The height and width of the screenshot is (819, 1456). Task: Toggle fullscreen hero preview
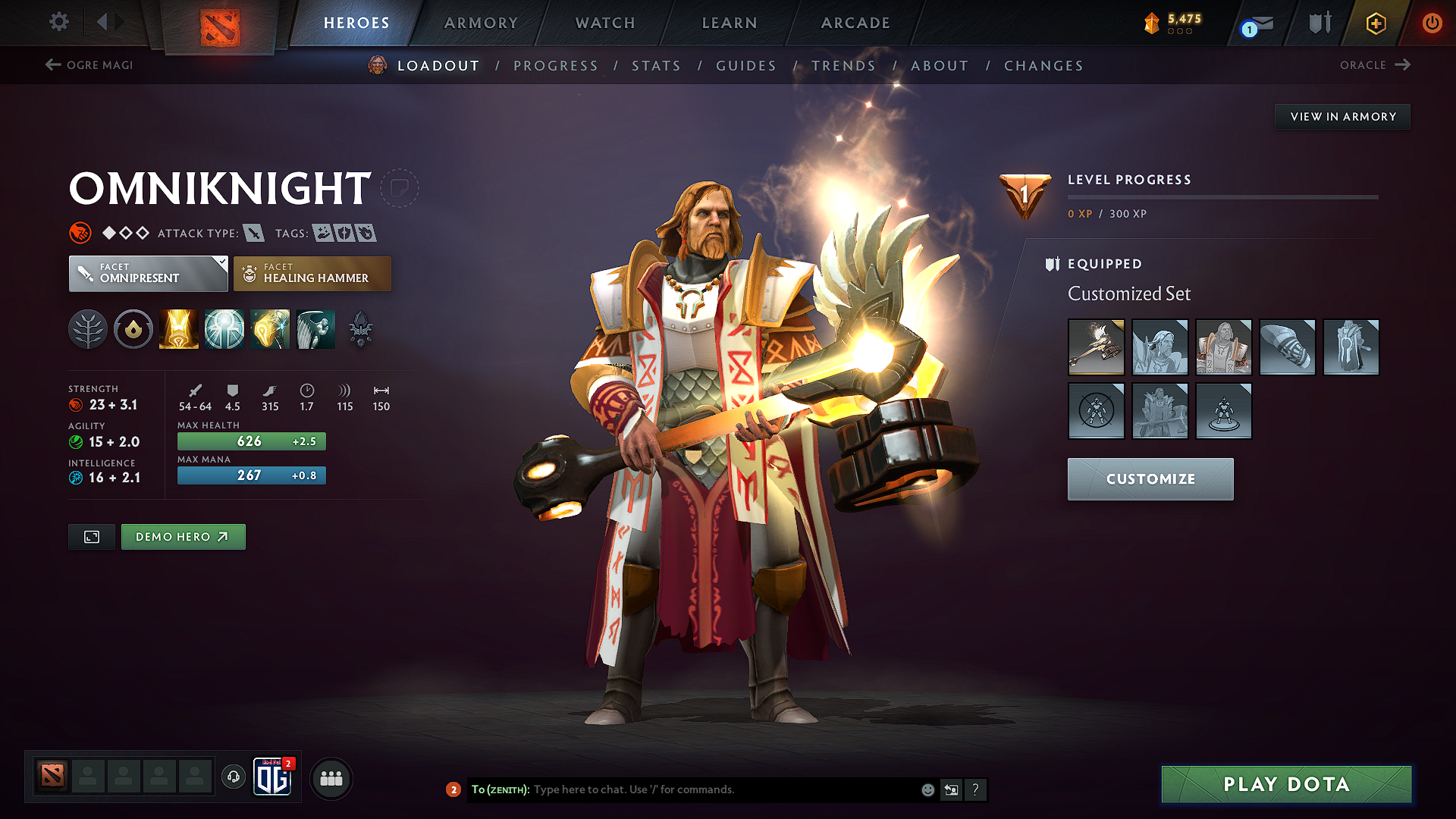click(x=91, y=536)
